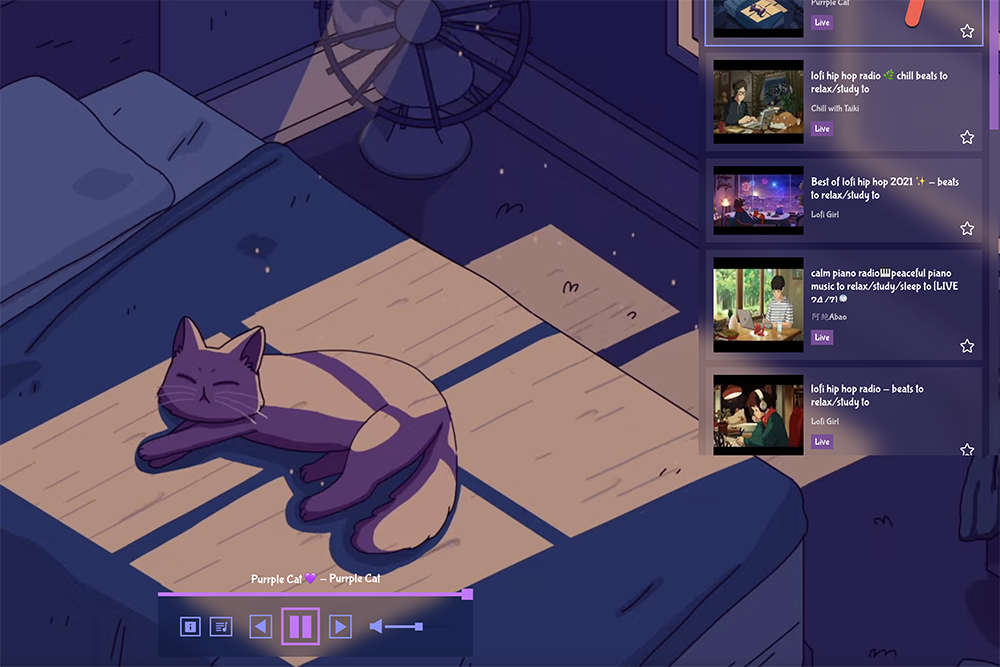Star the Best of lofi hip hop 2021 entry
Image resolution: width=1000 pixels, height=667 pixels.
[x=967, y=229]
